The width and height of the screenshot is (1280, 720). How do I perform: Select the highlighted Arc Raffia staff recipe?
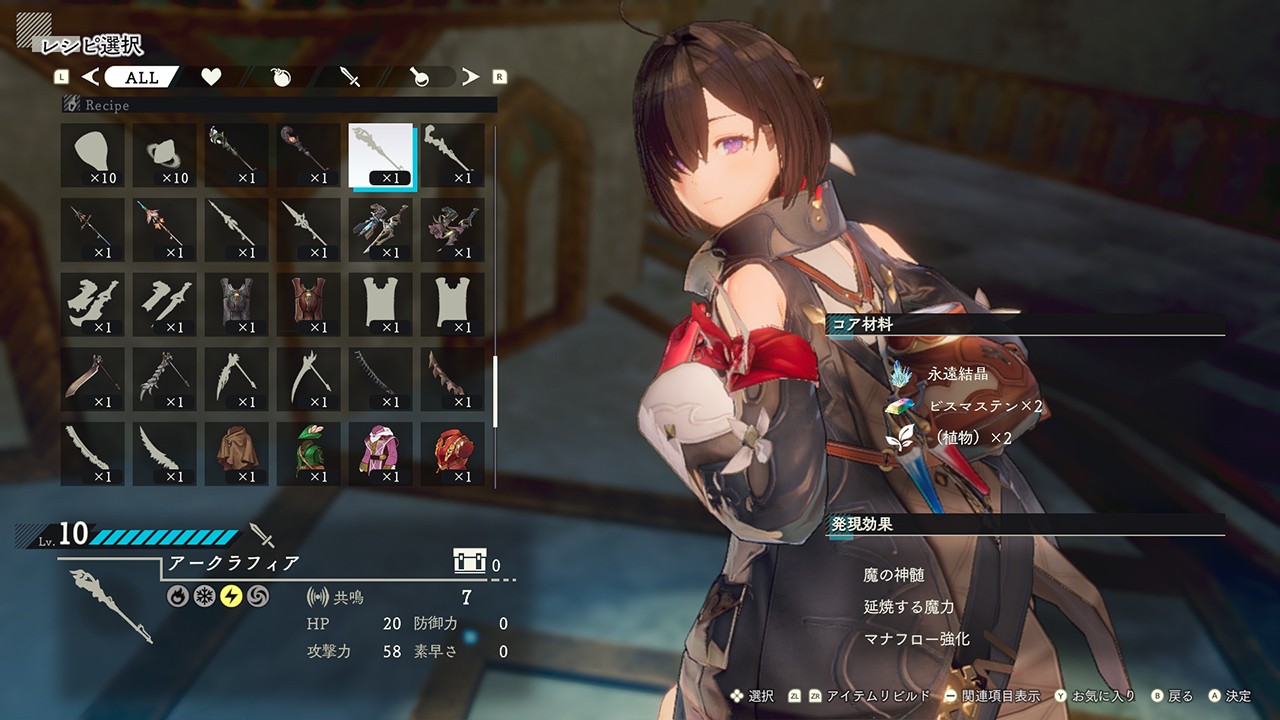click(381, 155)
